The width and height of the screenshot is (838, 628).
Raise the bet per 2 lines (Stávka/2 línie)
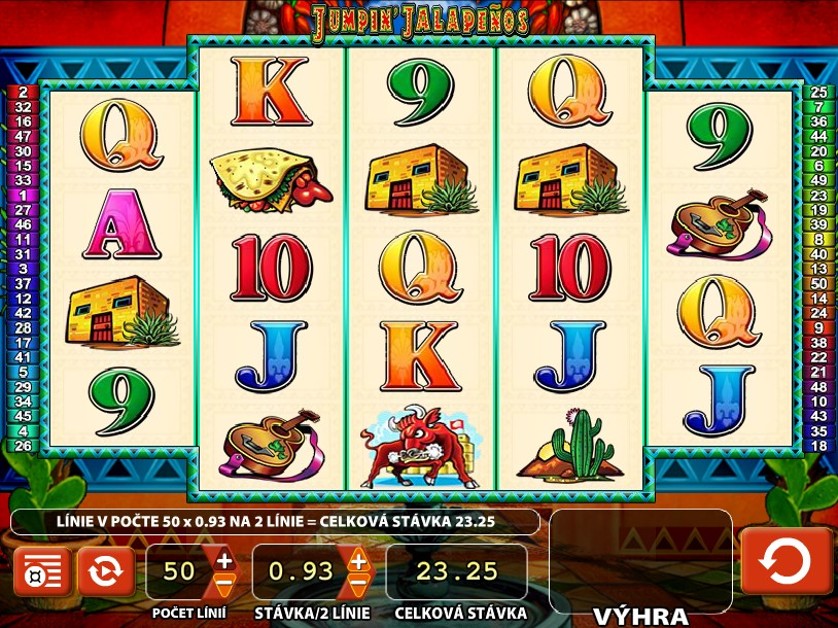tap(357, 560)
